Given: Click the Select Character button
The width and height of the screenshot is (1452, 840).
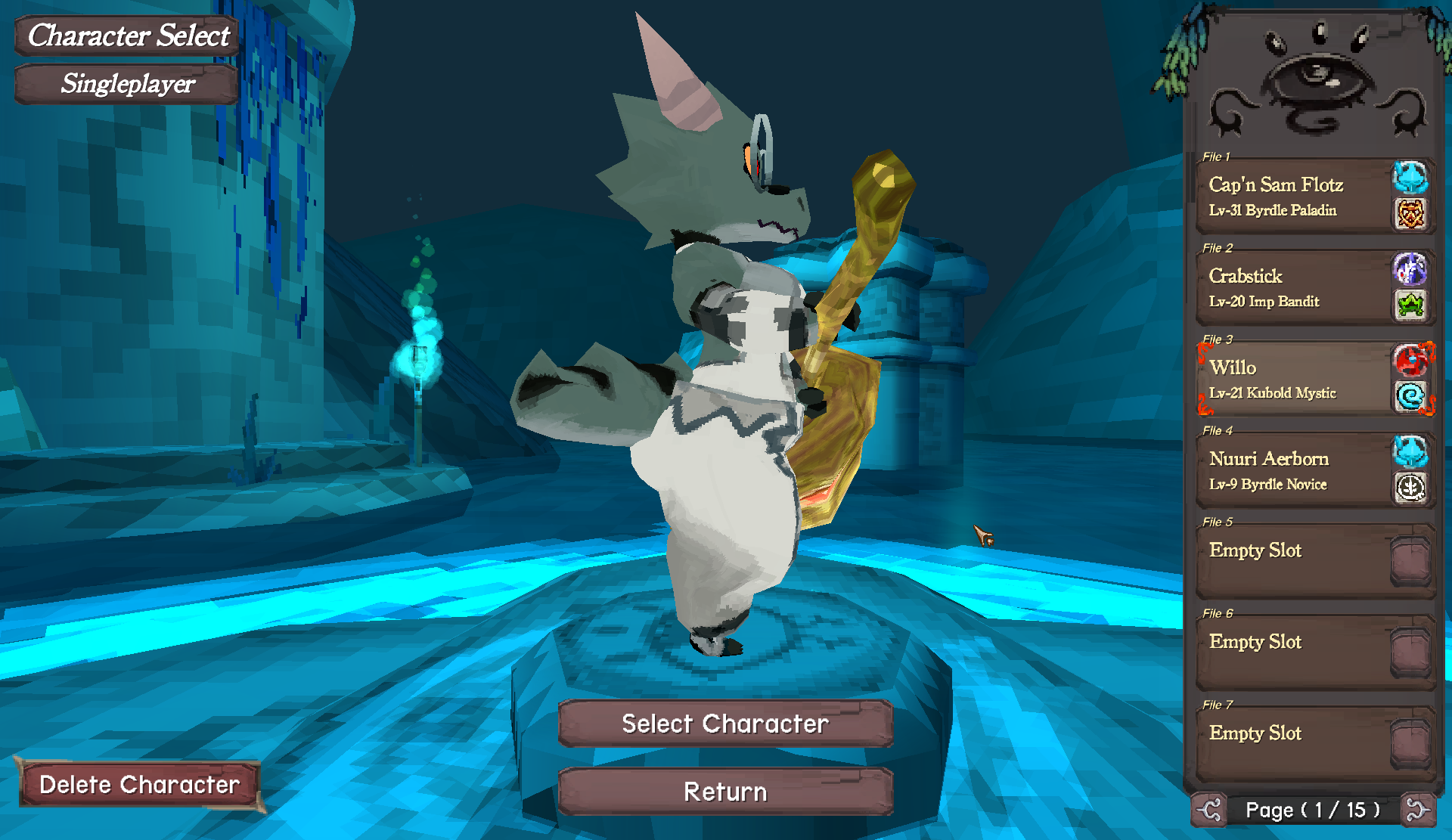Looking at the screenshot, I should 724,724.
